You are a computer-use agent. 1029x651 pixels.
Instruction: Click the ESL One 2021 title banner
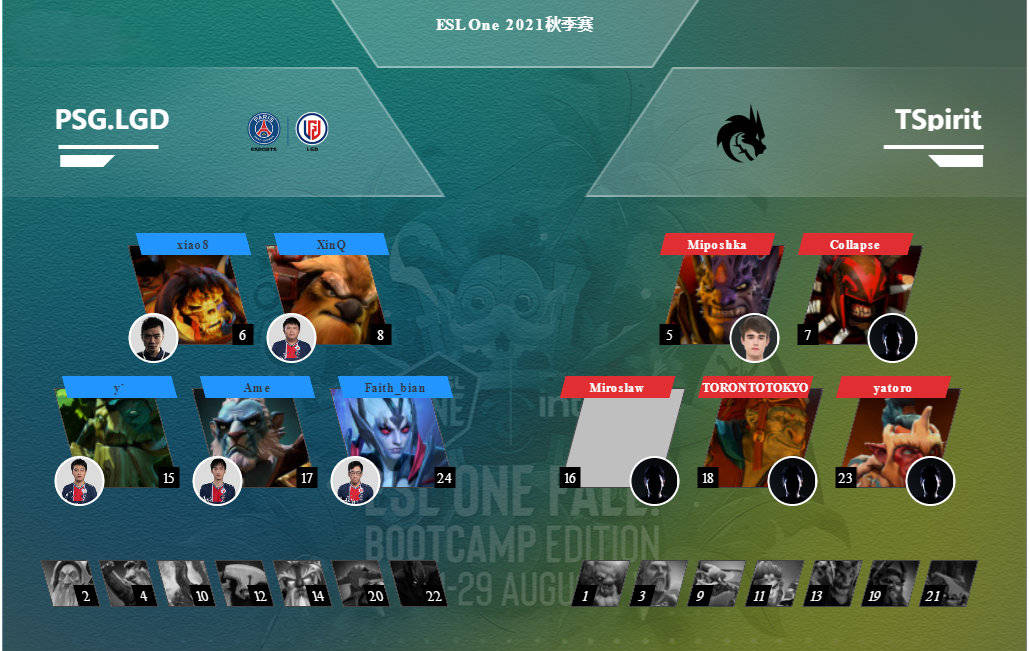[514, 25]
